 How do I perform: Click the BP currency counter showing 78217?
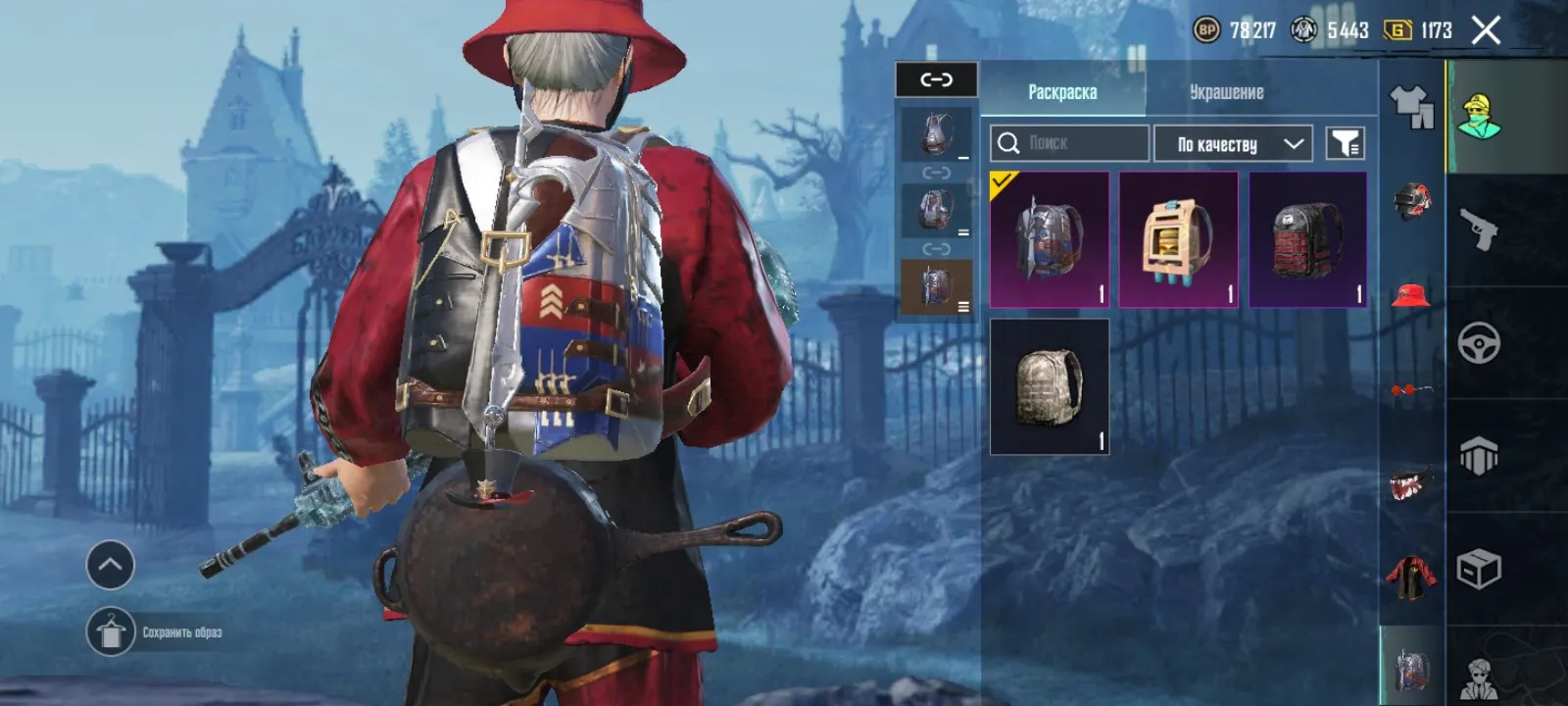[x=1237, y=29]
